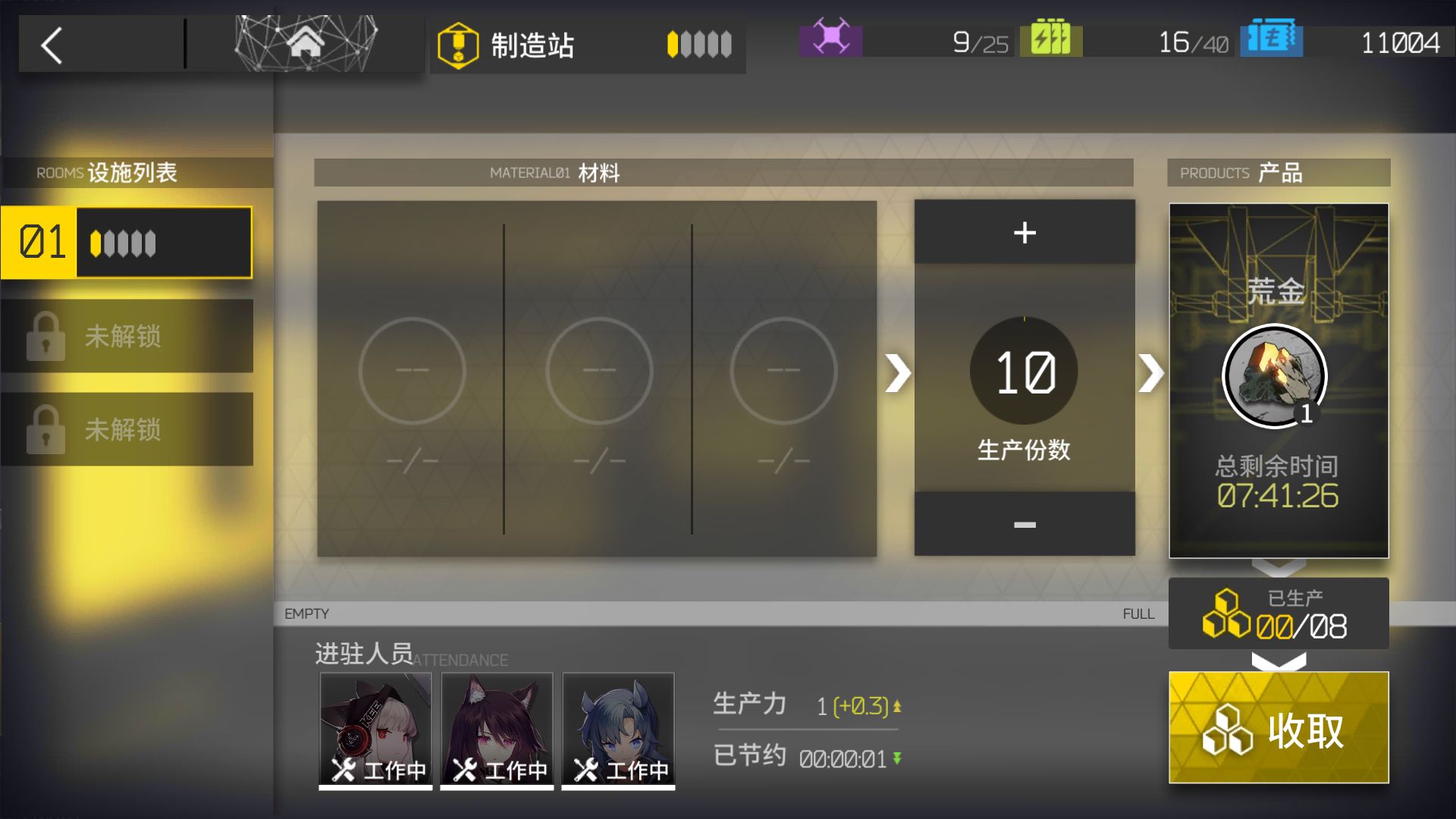Click the second locked 未解锁 room slot

[x=127, y=431]
